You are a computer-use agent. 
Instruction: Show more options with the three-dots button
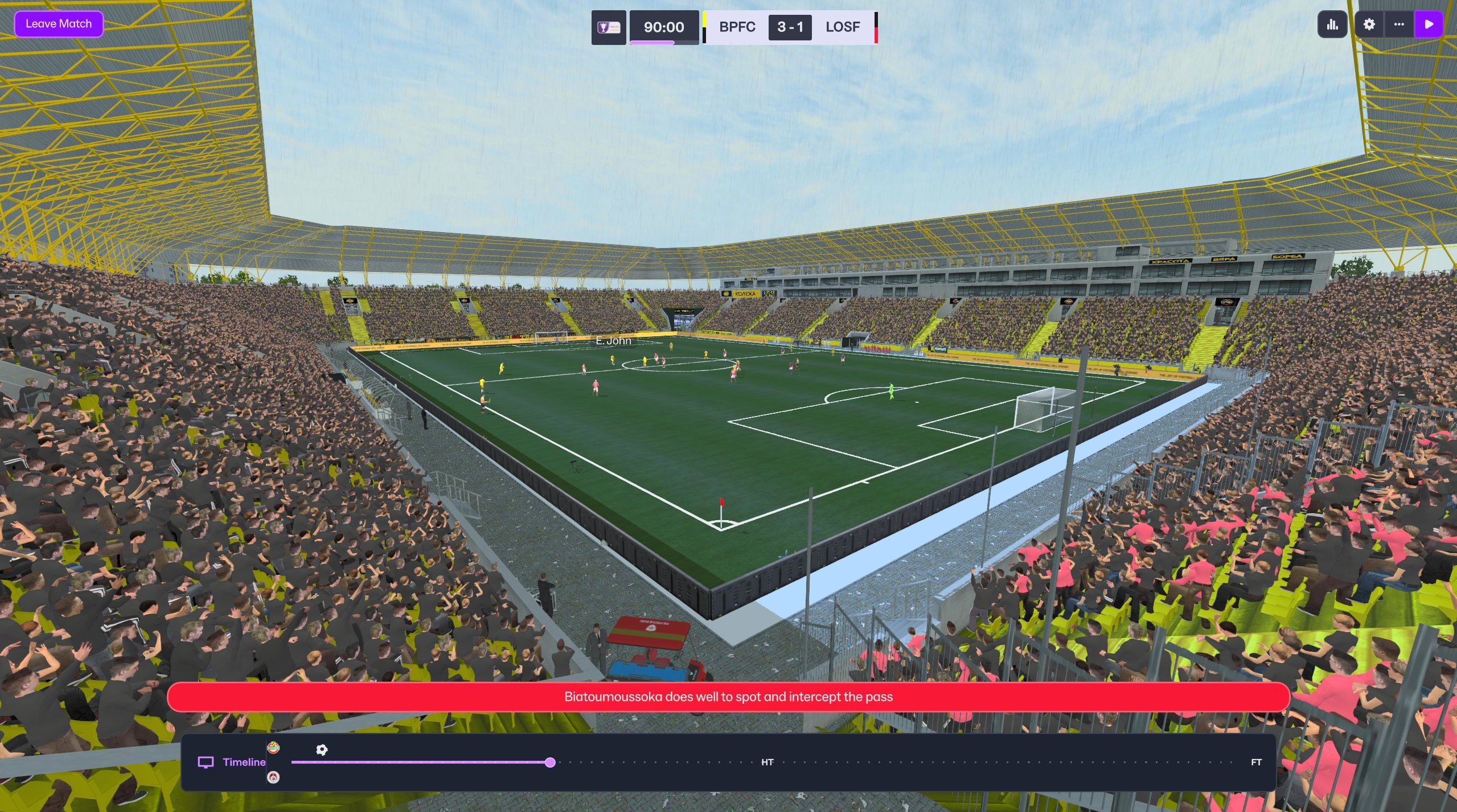[x=1399, y=24]
